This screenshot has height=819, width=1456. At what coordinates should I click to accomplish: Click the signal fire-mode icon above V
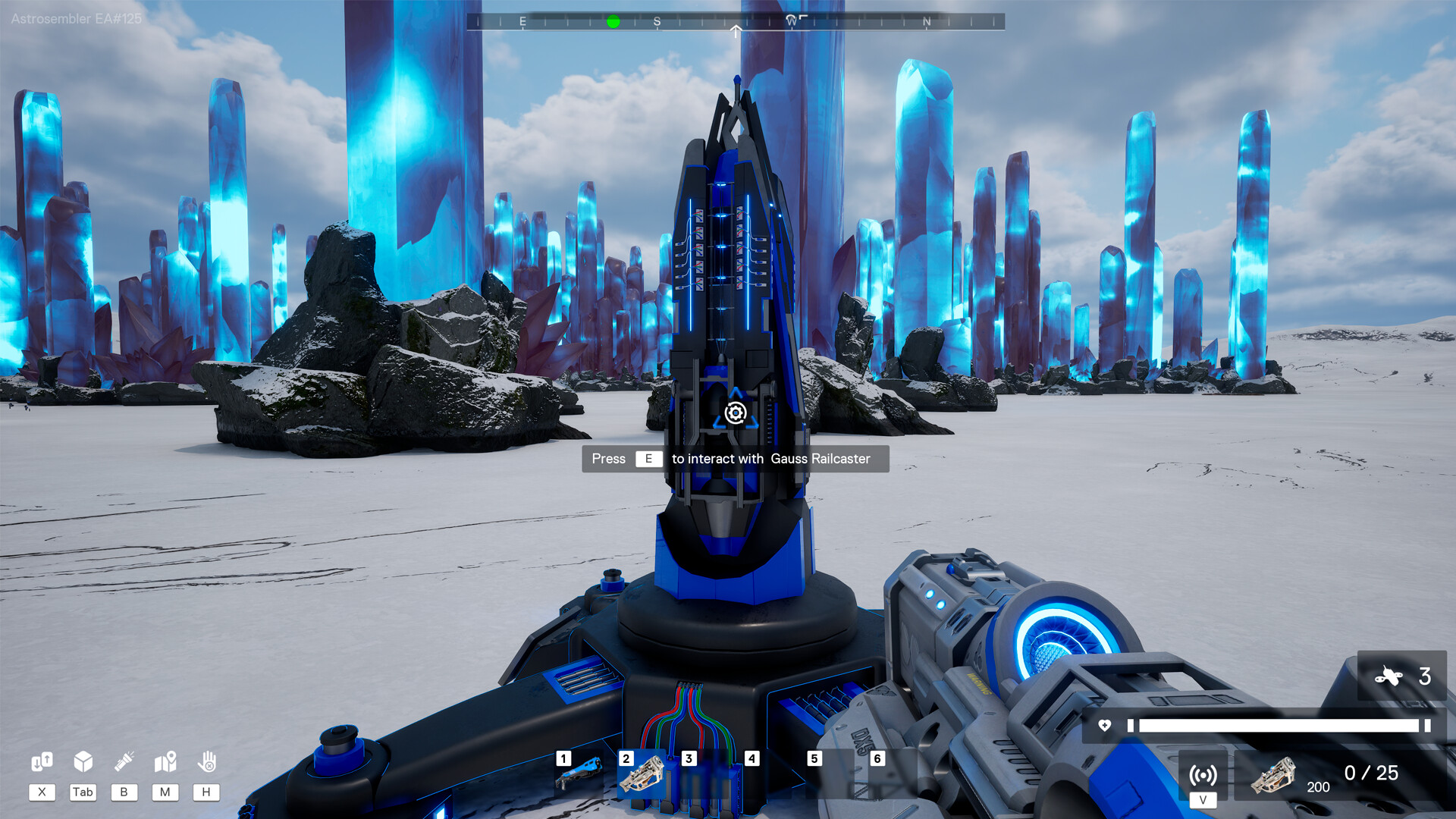(x=1203, y=776)
